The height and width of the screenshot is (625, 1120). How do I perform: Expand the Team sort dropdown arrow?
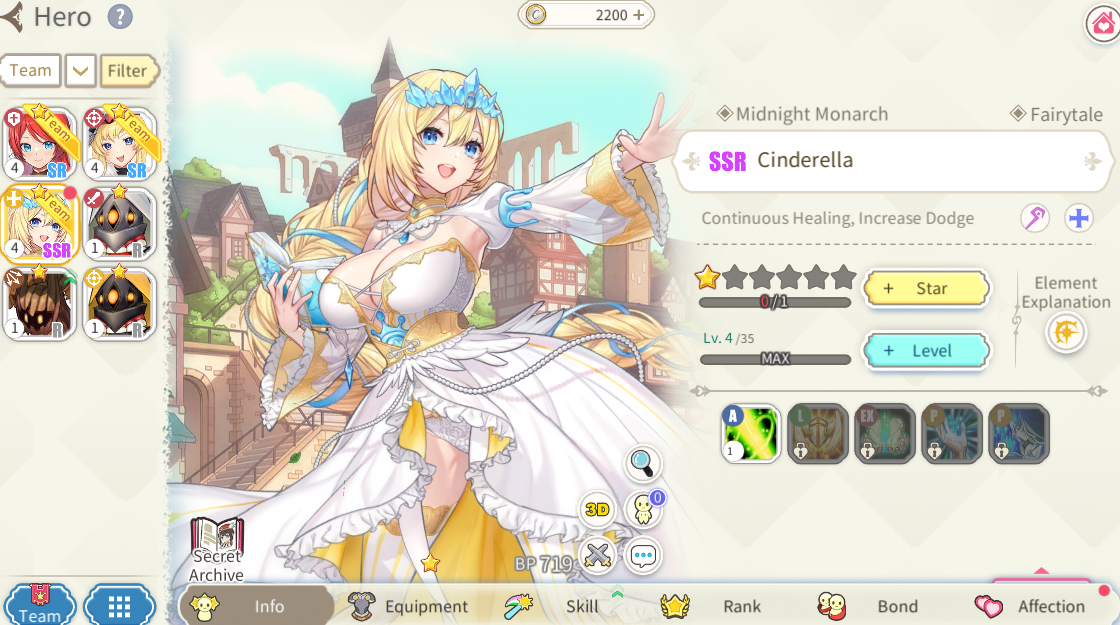click(80, 71)
